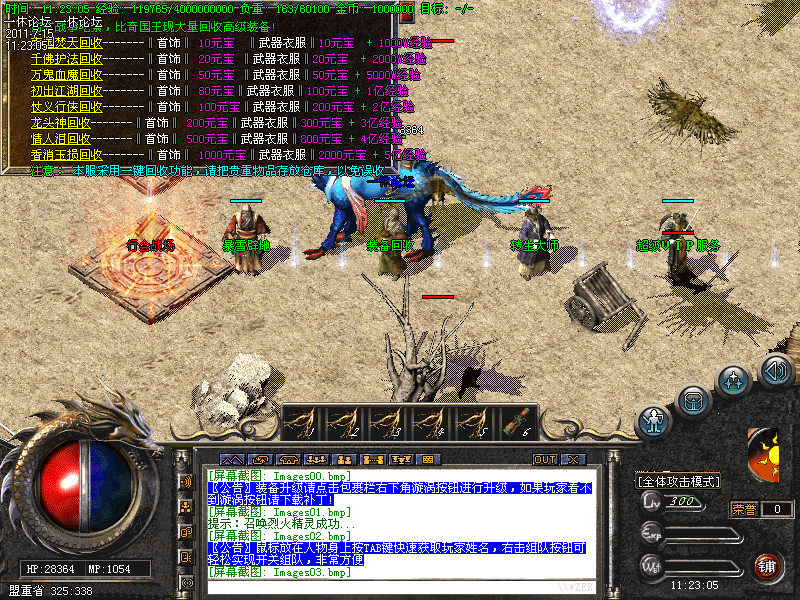Open the skills sparkle round button
The height and width of the screenshot is (600, 800).
(735, 381)
